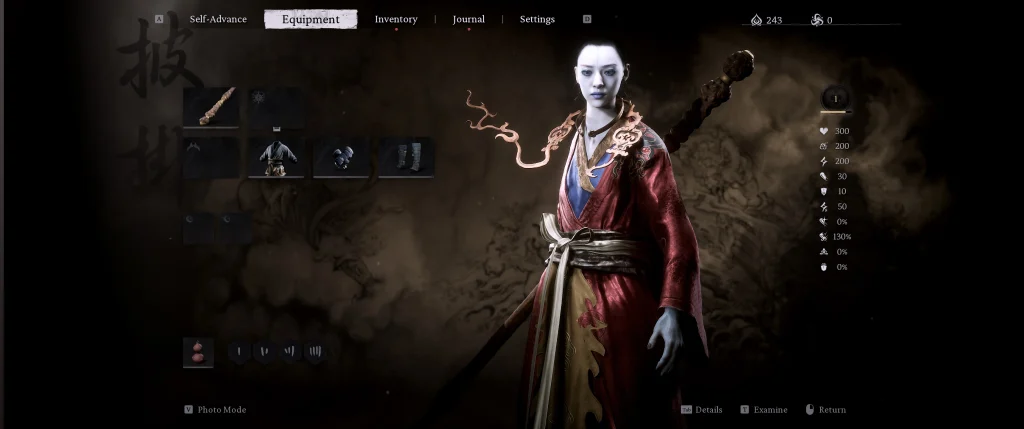Select the equipped staff weapon slot

pos(210,107)
